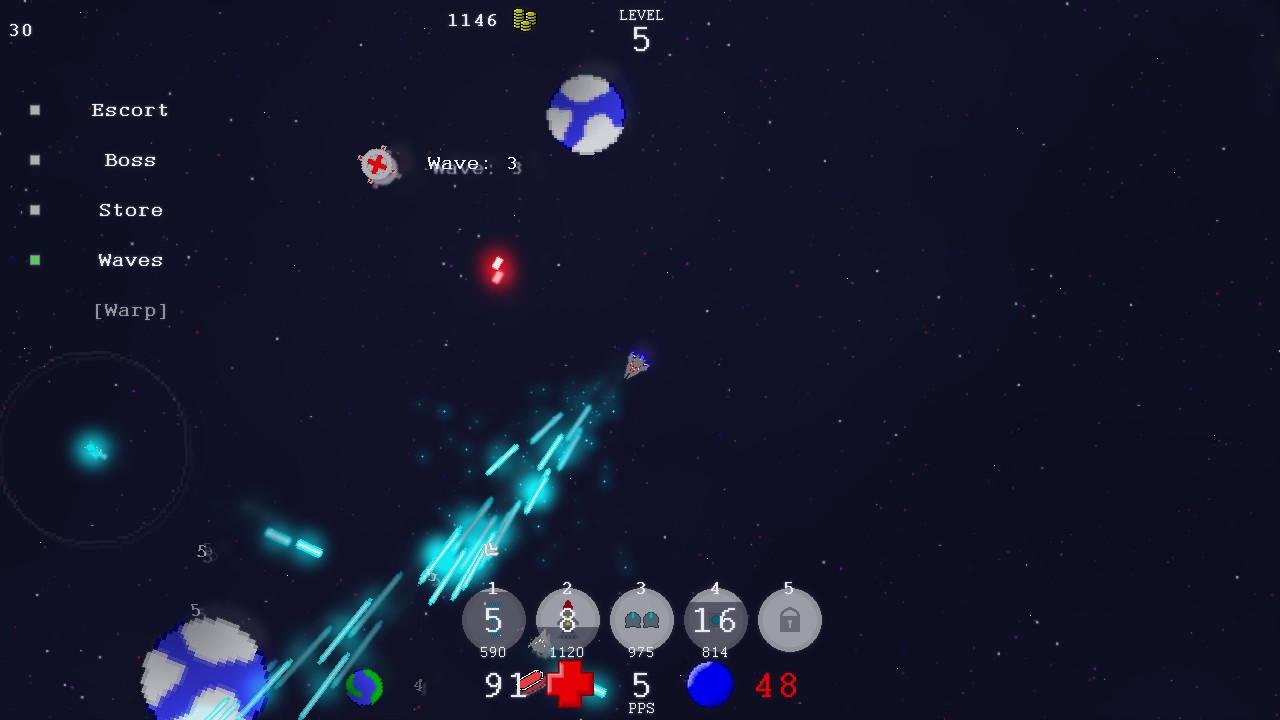
Task: Click the blue planet orb in the HUD
Action: tap(710, 686)
